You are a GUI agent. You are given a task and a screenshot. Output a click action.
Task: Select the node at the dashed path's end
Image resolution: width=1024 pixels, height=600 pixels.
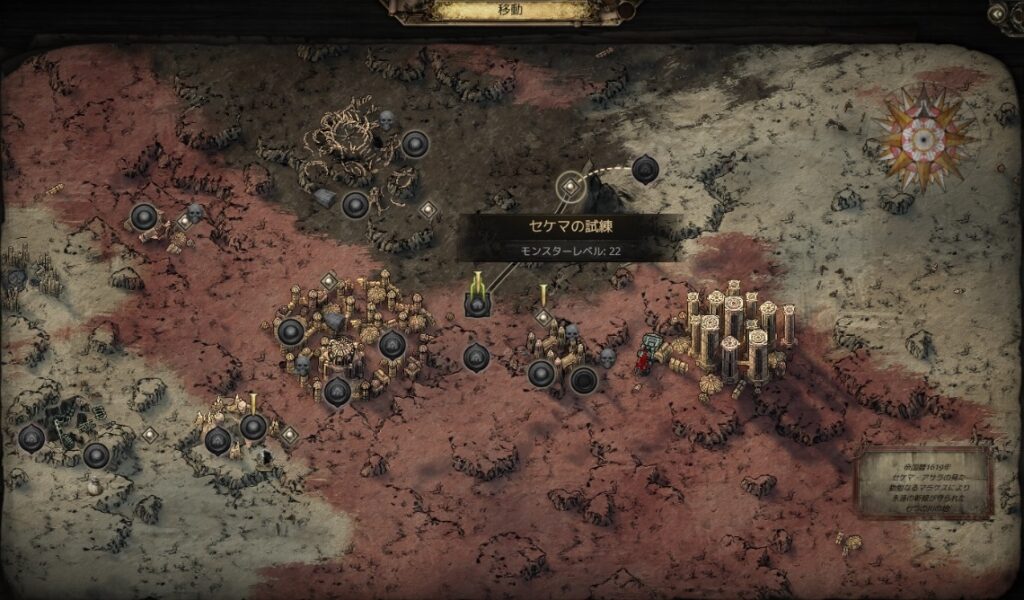(645, 169)
